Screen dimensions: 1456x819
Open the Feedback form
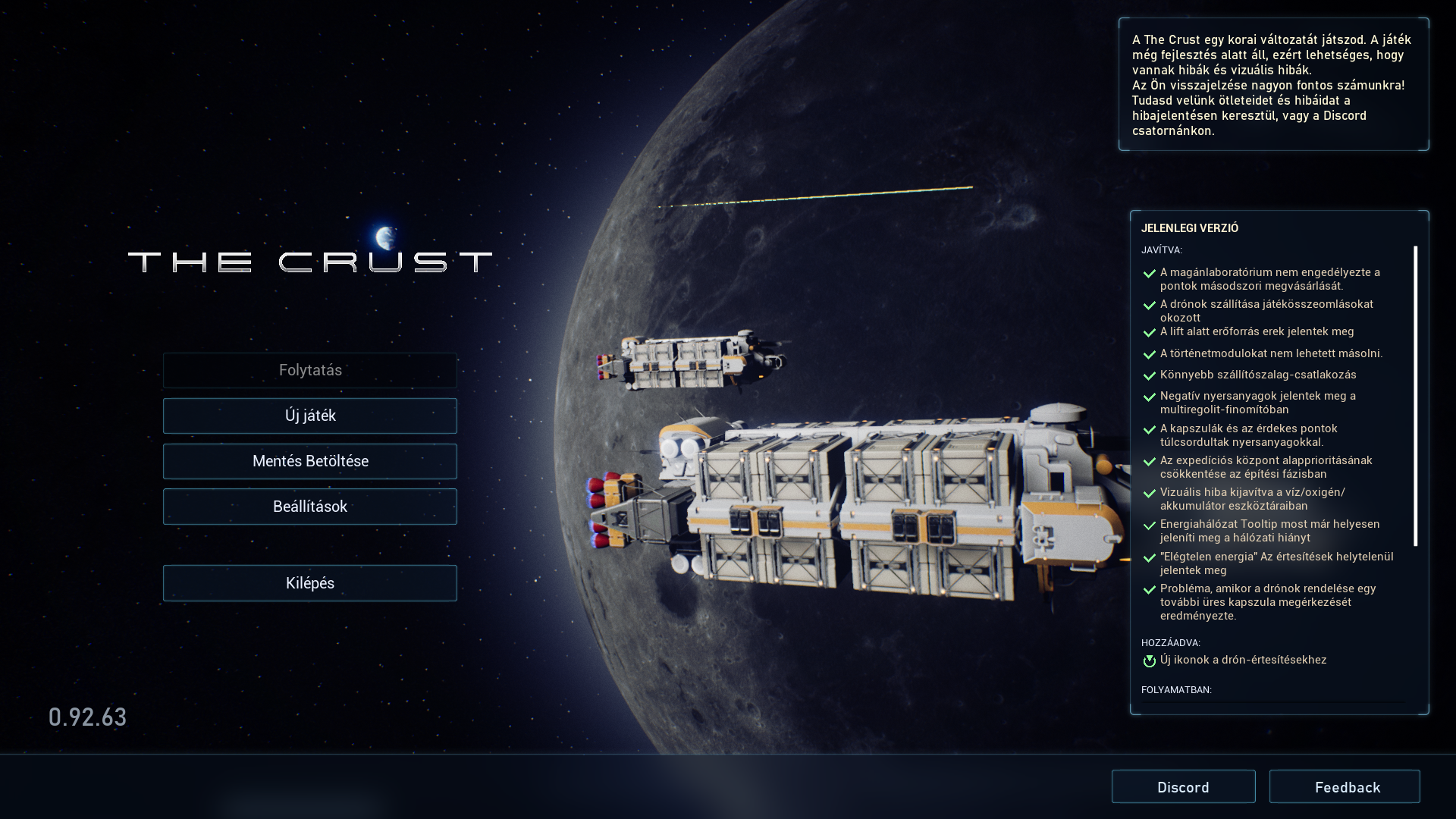(1345, 787)
